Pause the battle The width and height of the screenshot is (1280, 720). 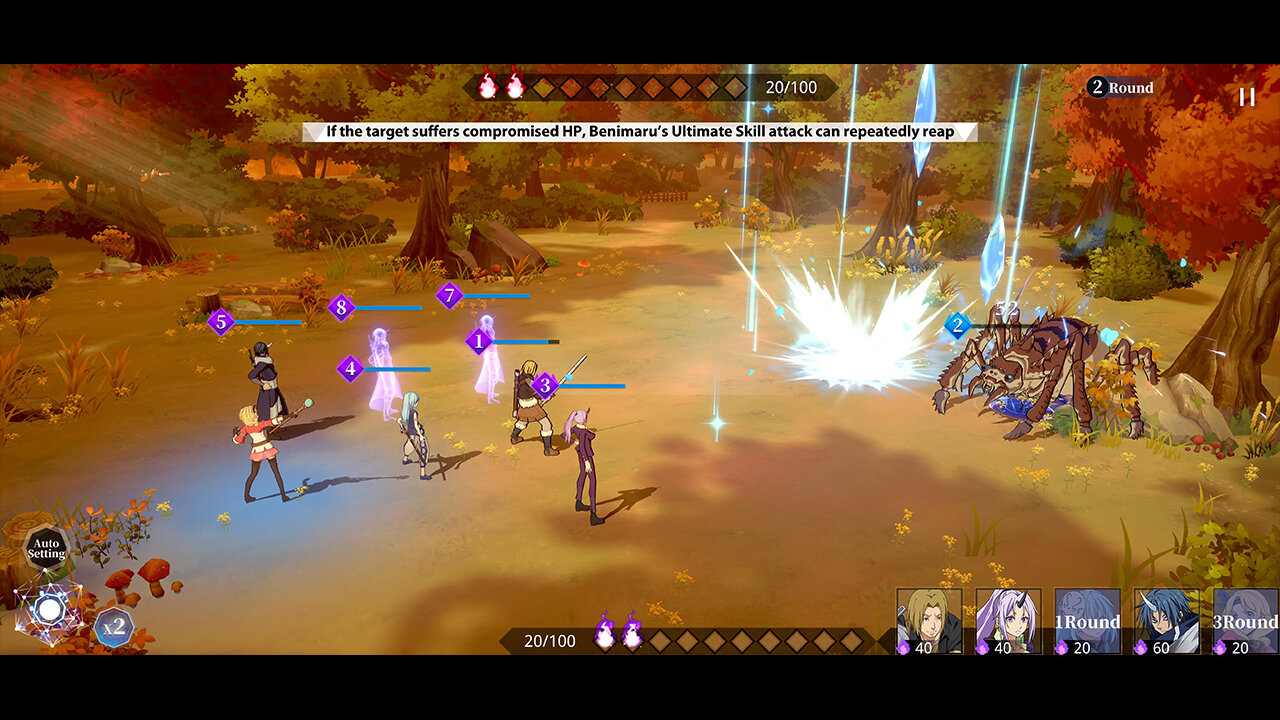pos(1247,97)
